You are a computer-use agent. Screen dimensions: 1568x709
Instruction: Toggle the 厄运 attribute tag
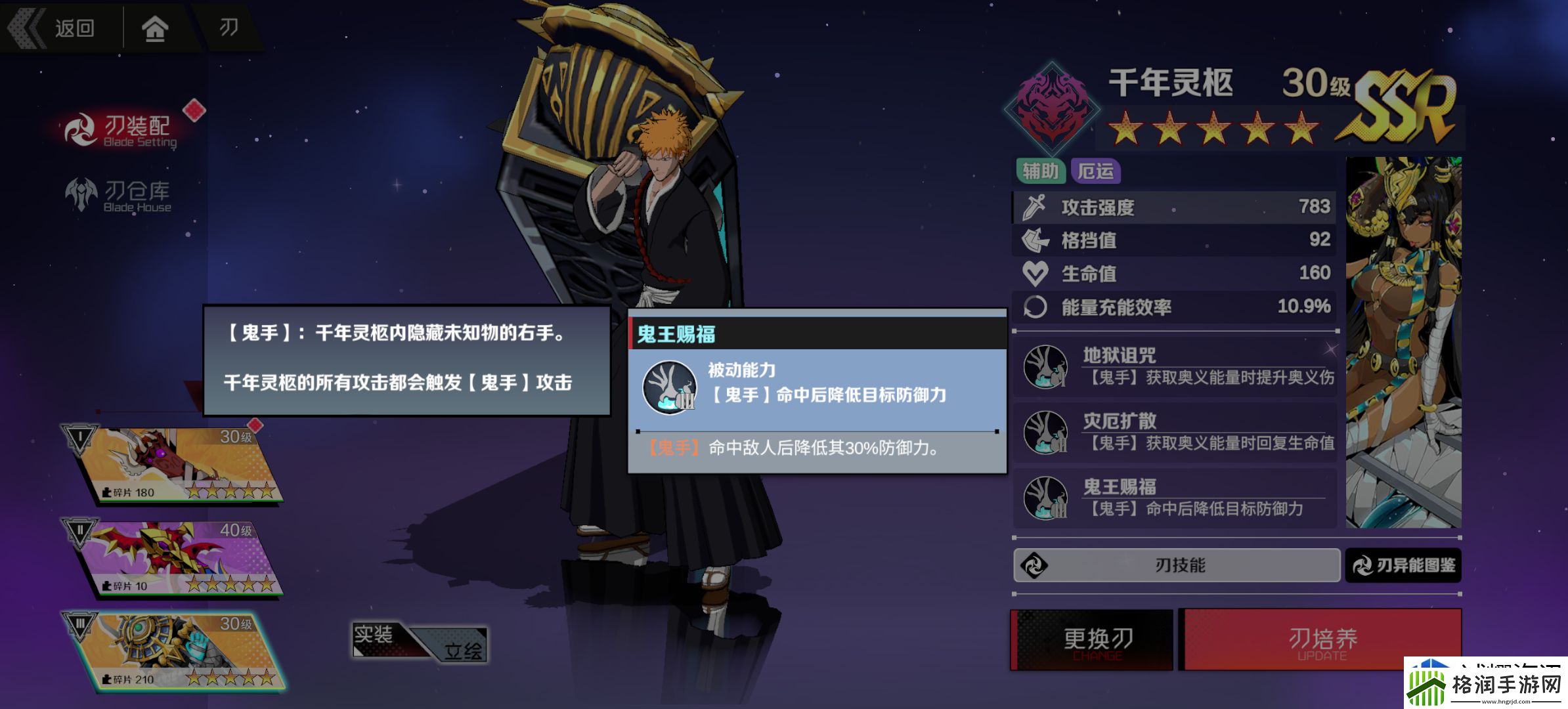point(1097,171)
